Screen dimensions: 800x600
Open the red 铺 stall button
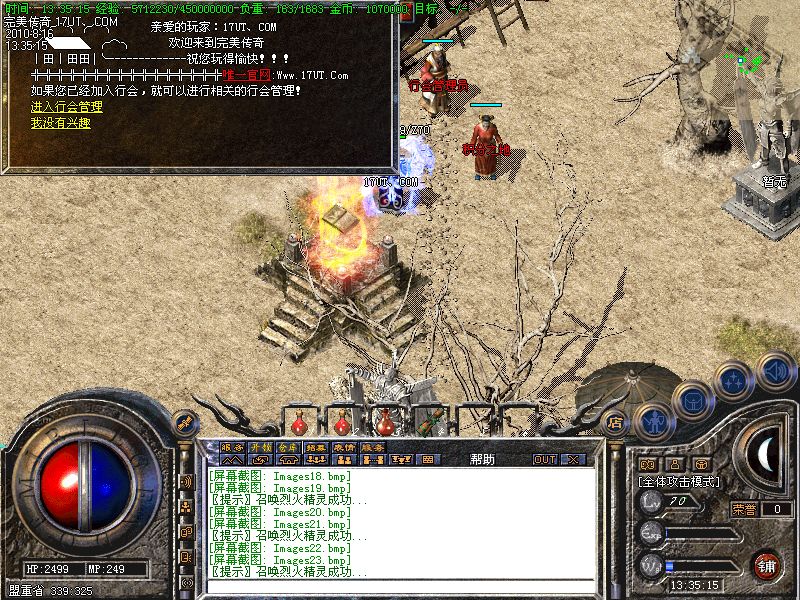[767, 565]
